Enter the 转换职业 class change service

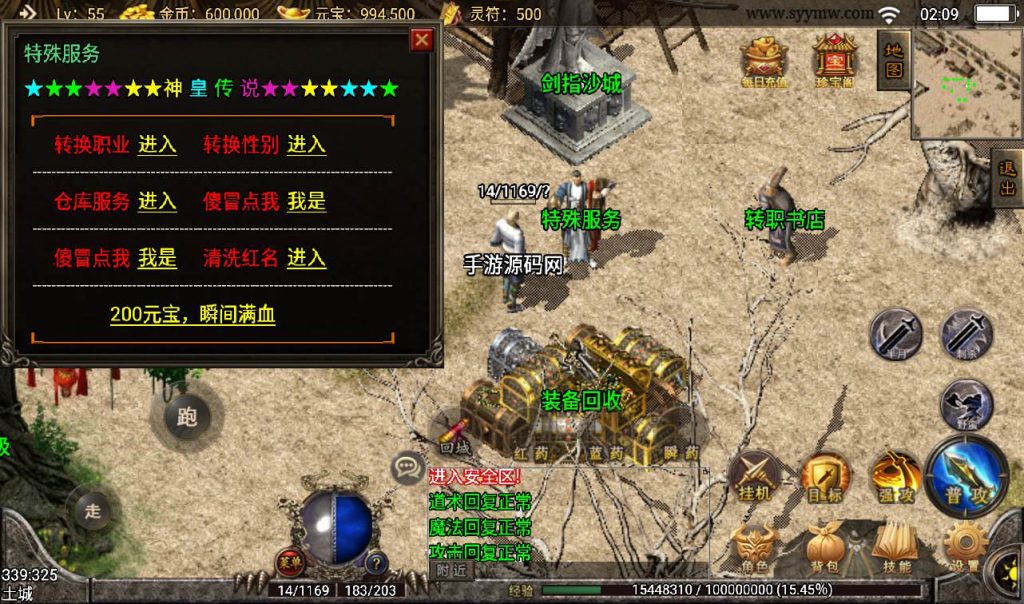click(157, 144)
